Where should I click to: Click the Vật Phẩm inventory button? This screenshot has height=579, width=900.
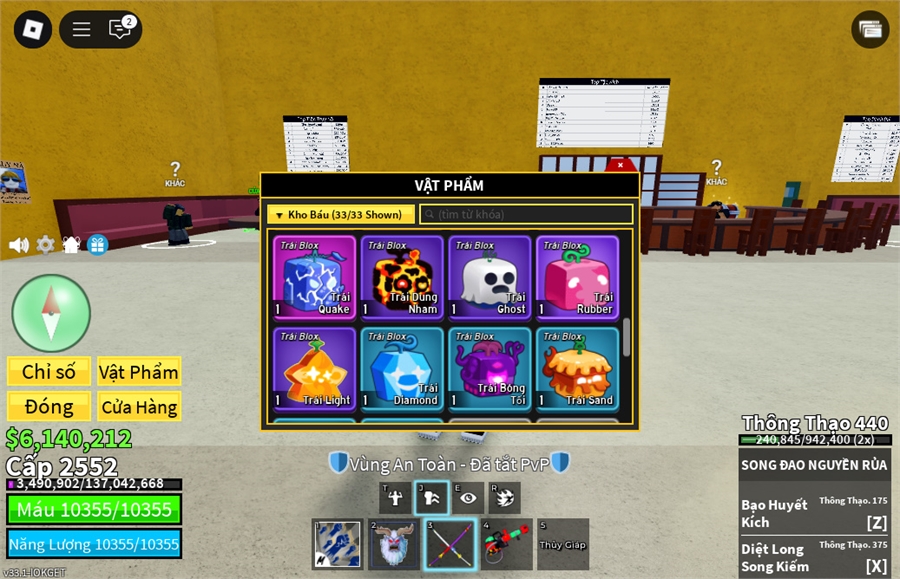(x=139, y=372)
